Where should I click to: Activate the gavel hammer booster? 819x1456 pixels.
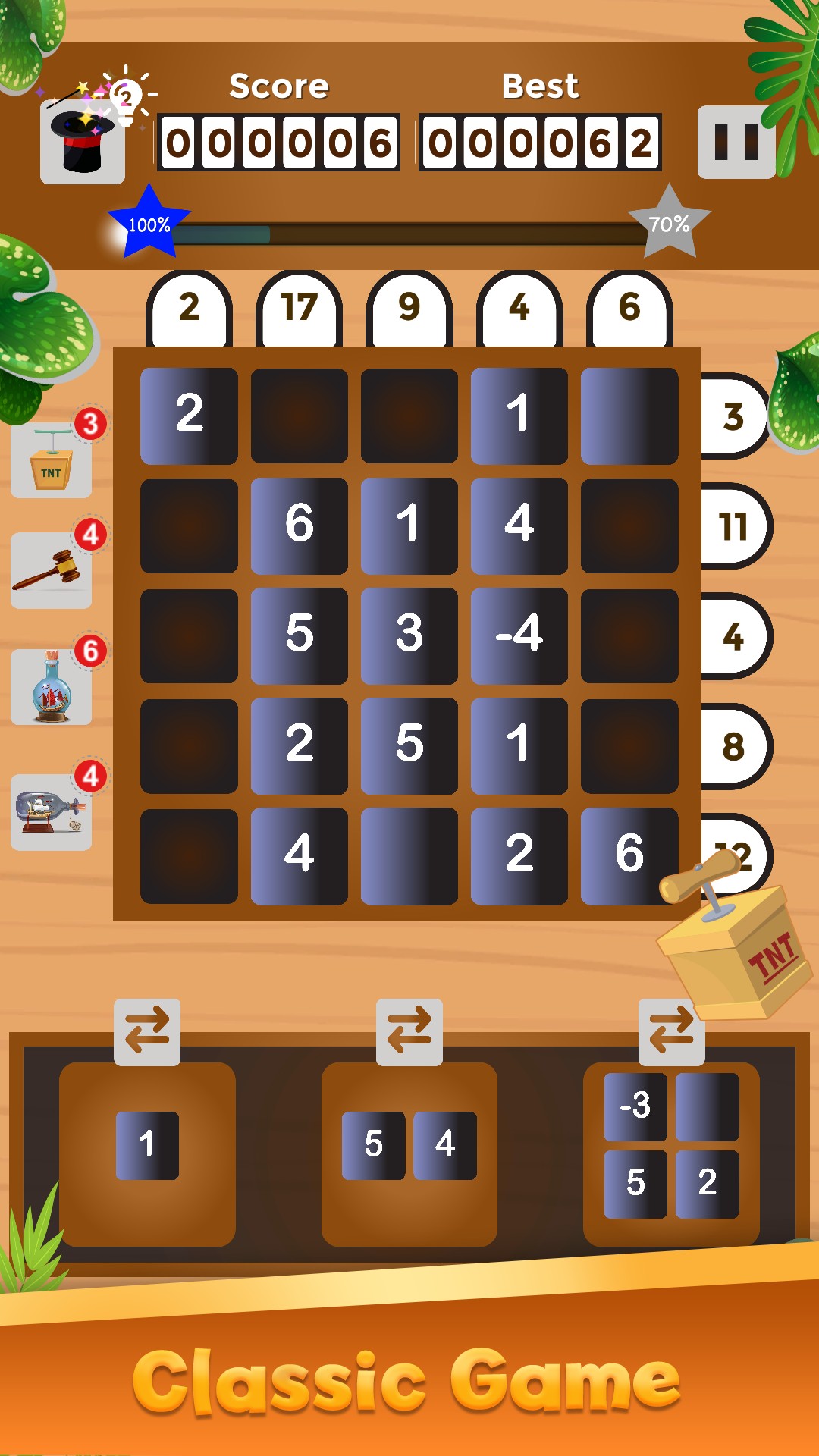[x=52, y=571]
